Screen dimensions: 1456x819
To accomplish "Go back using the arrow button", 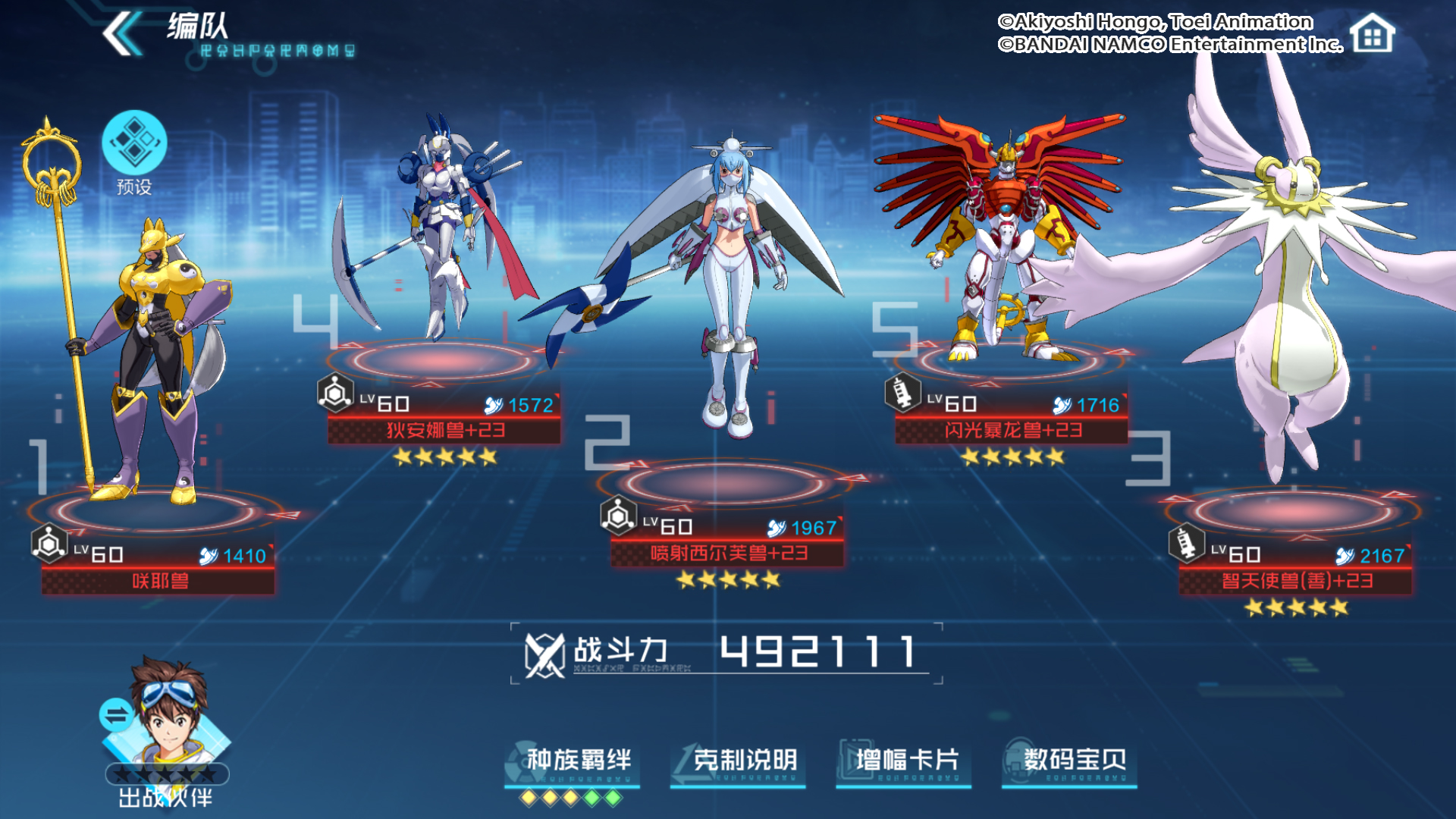I will 121,34.
